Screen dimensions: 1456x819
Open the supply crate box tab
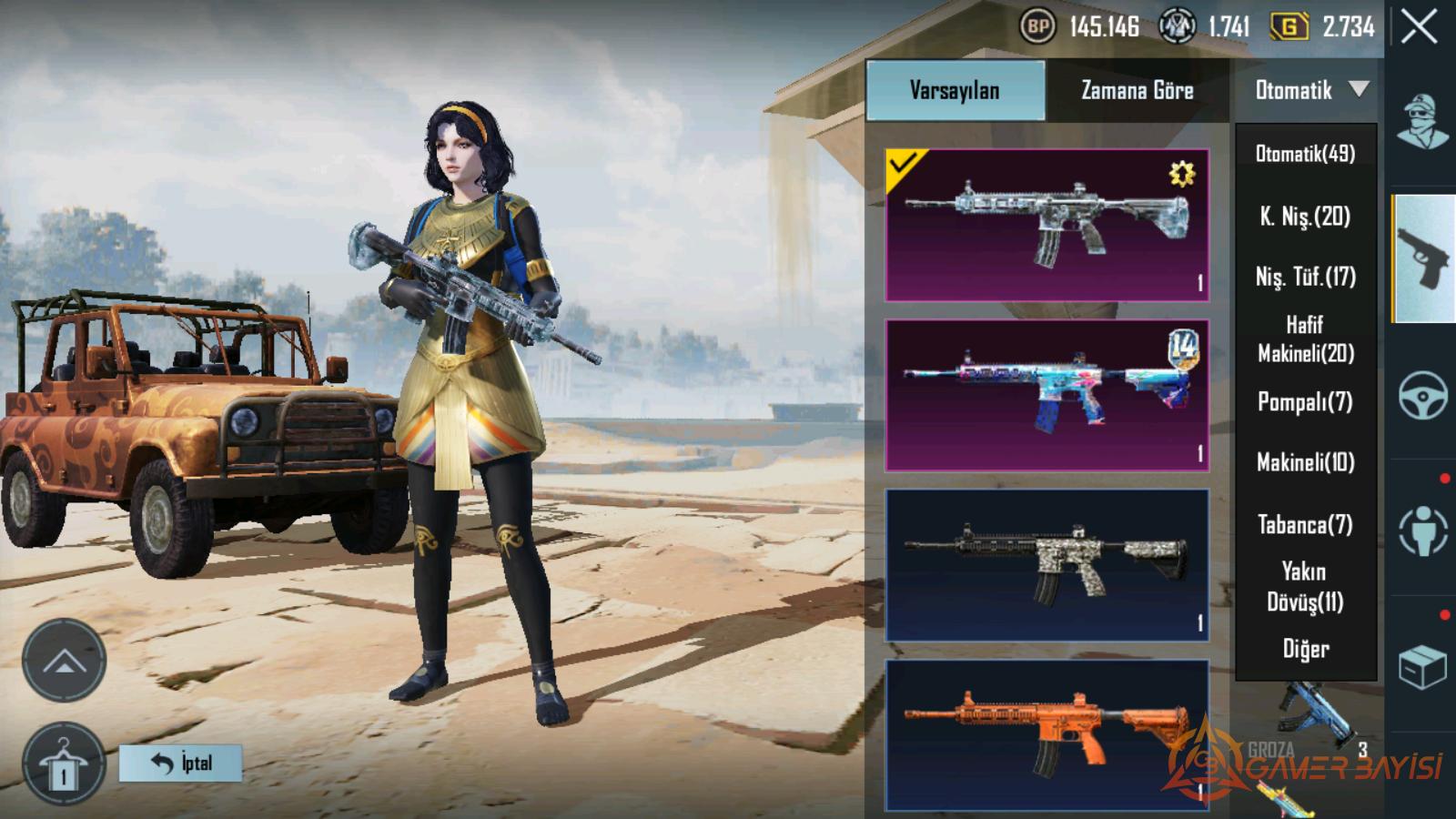pos(1422,667)
